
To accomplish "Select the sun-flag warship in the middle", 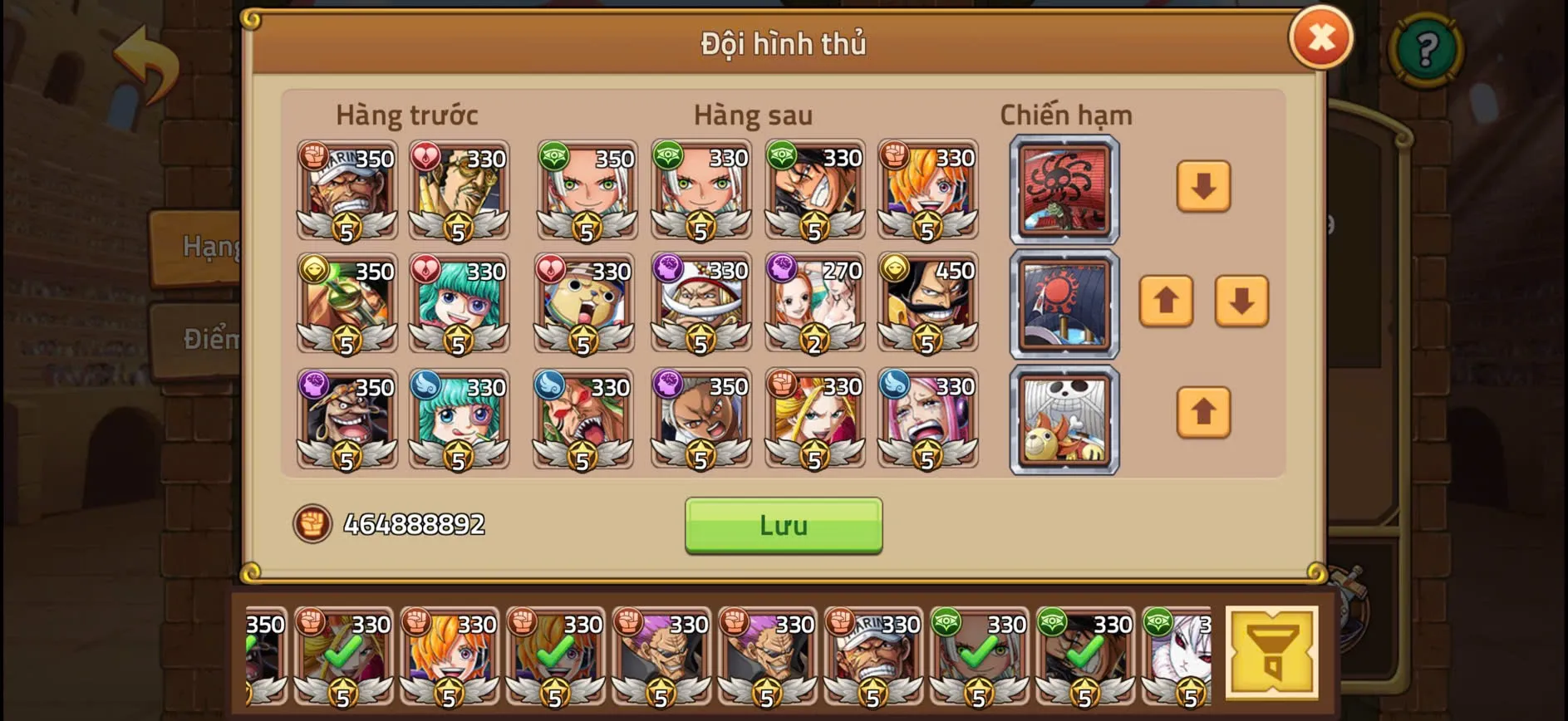I will pyautogui.click(x=1064, y=305).
